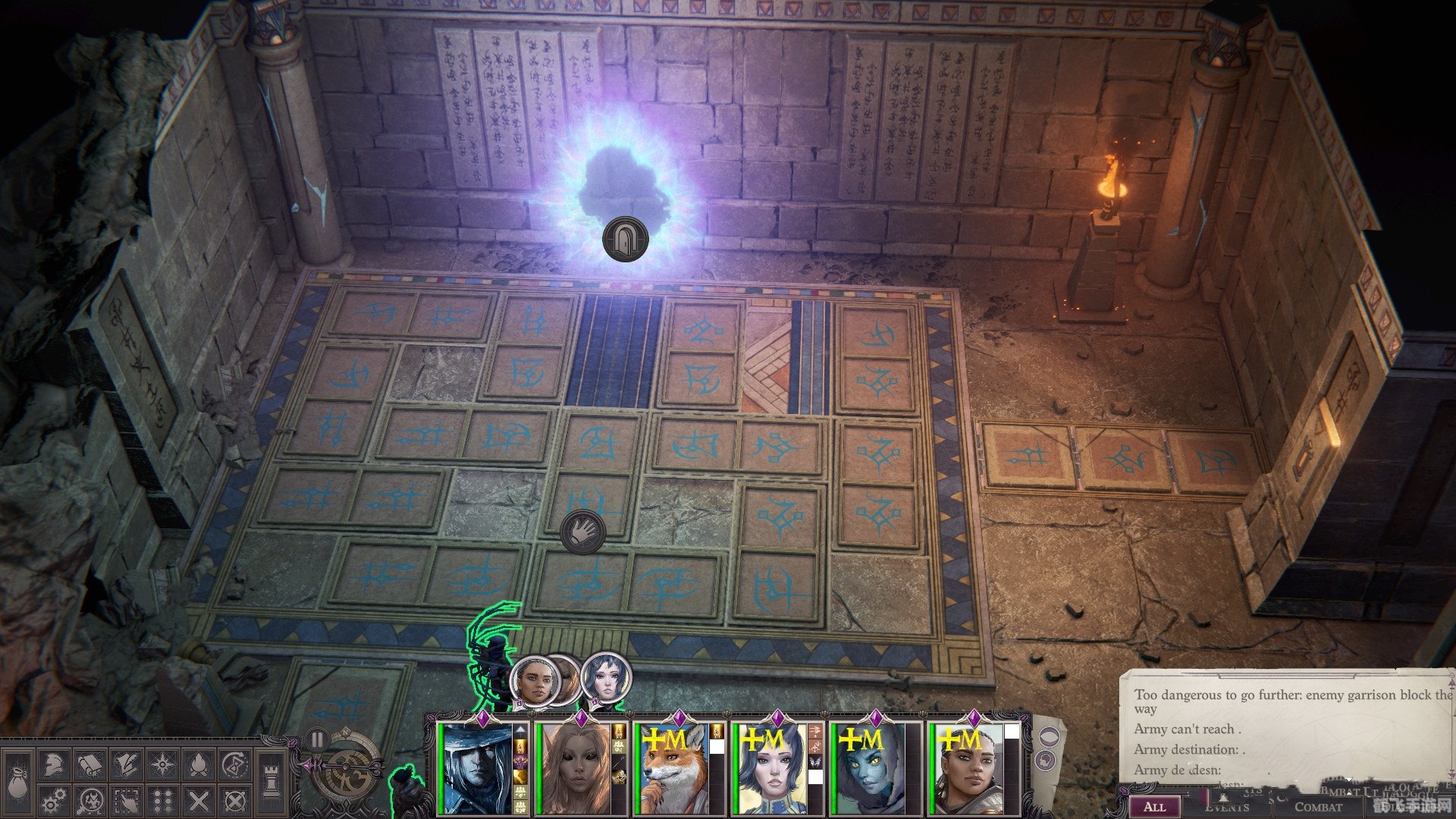Click the magnifier creature inspect icon
The height and width of the screenshot is (819, 1456).
tap(89, 801)
